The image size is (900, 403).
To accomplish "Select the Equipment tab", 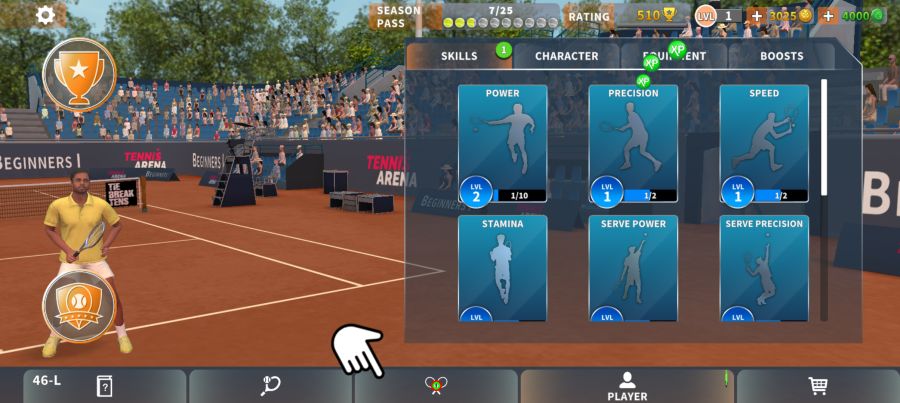I will 674,56.
